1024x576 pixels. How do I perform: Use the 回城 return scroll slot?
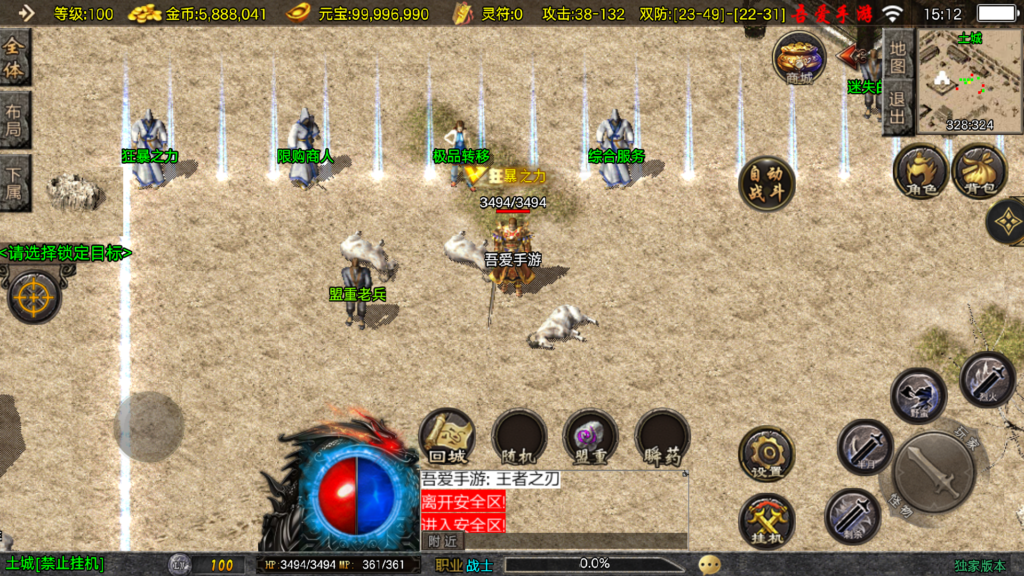pos(446,436)
